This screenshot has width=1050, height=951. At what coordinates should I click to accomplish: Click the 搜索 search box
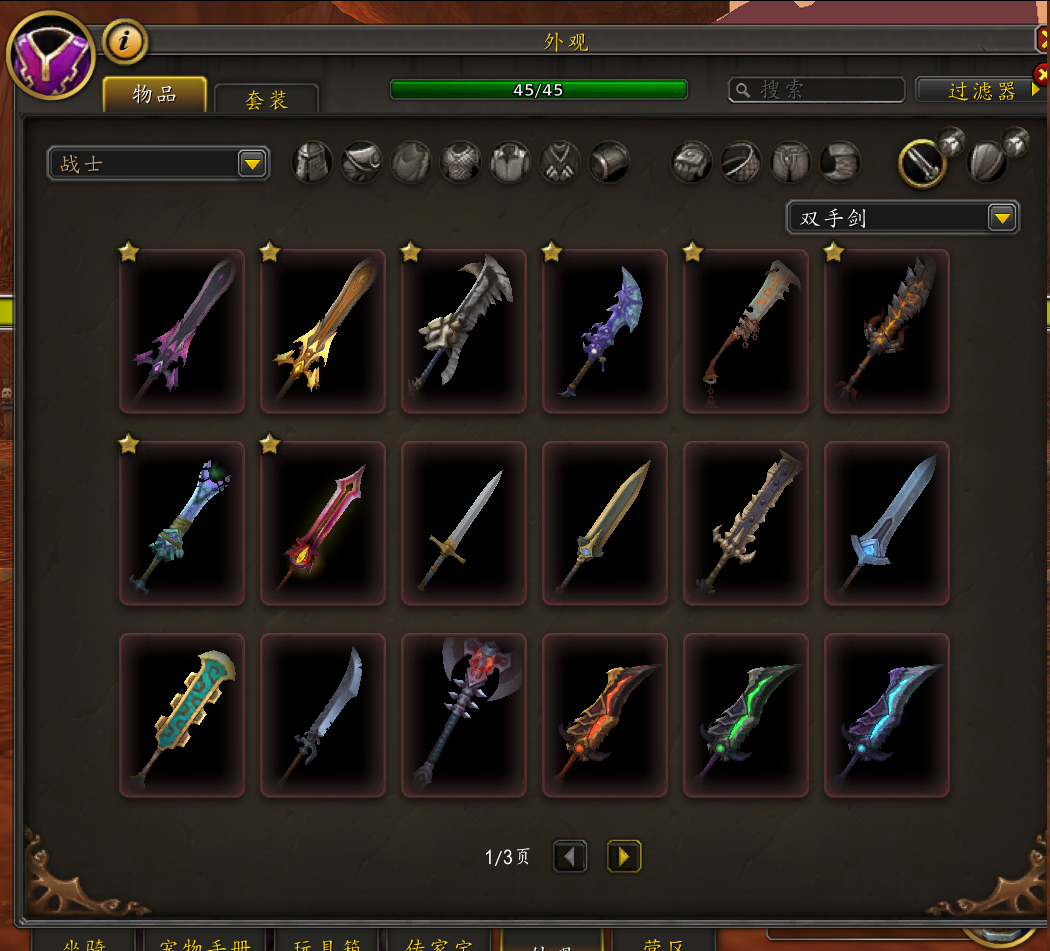(x=816, y=90)
